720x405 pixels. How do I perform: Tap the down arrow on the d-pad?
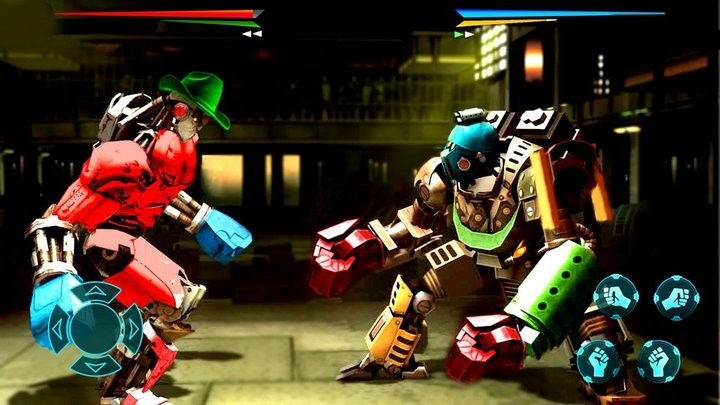coord(94,365)
